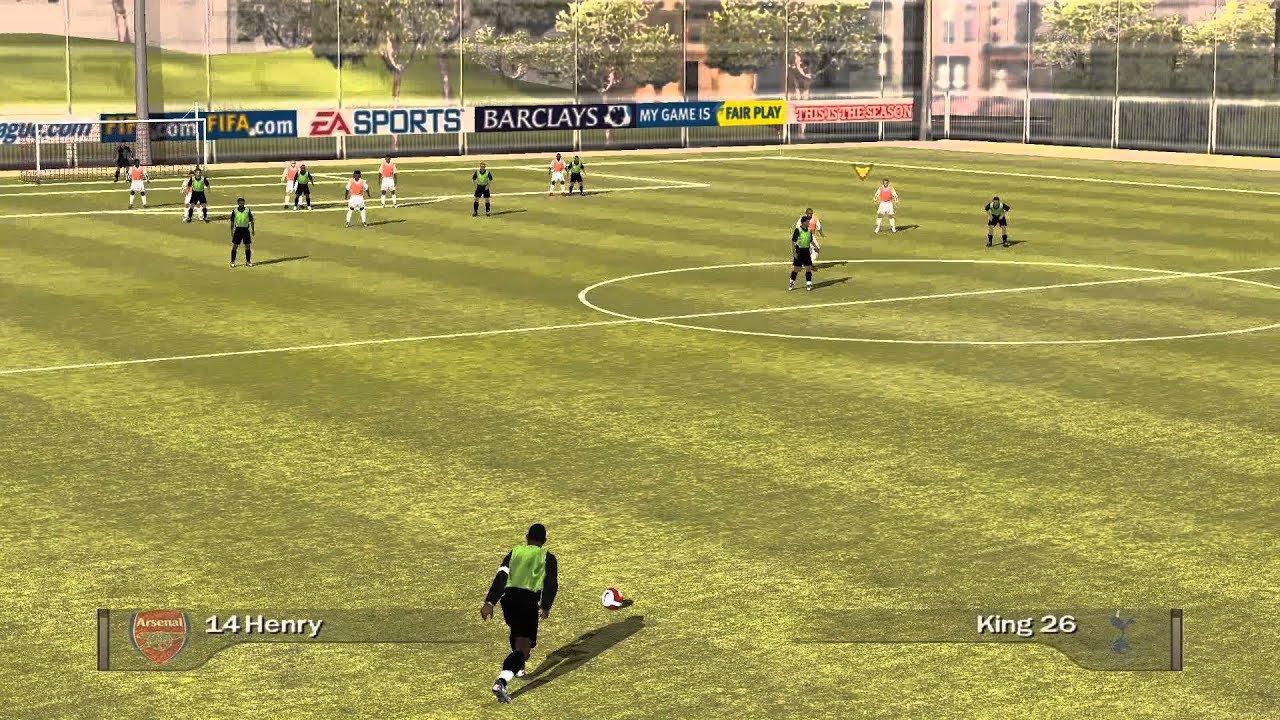Click the yellow player indicator arrow
Image resolution: width=1280 pixels, height=720 pixels.
862,170
